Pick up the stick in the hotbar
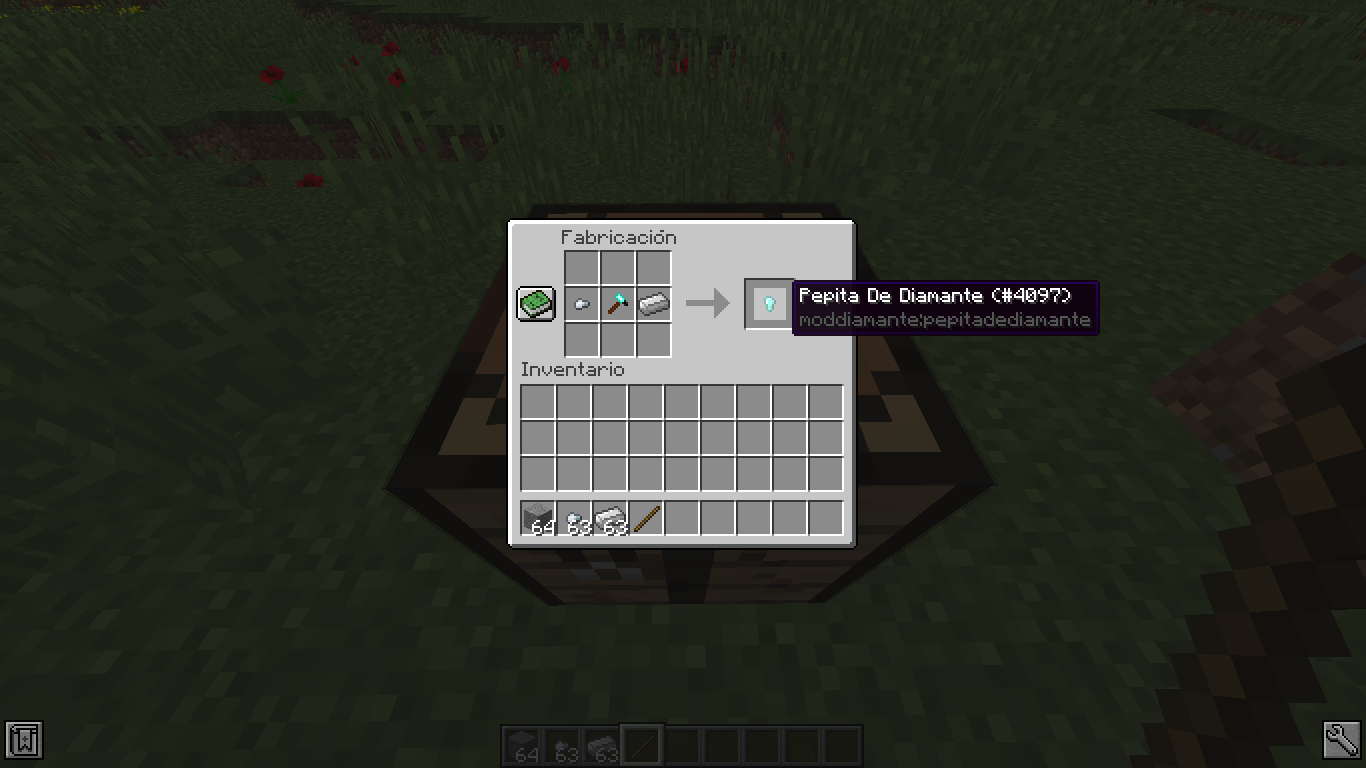This screenshot has width=1366, height=768. 647,516
